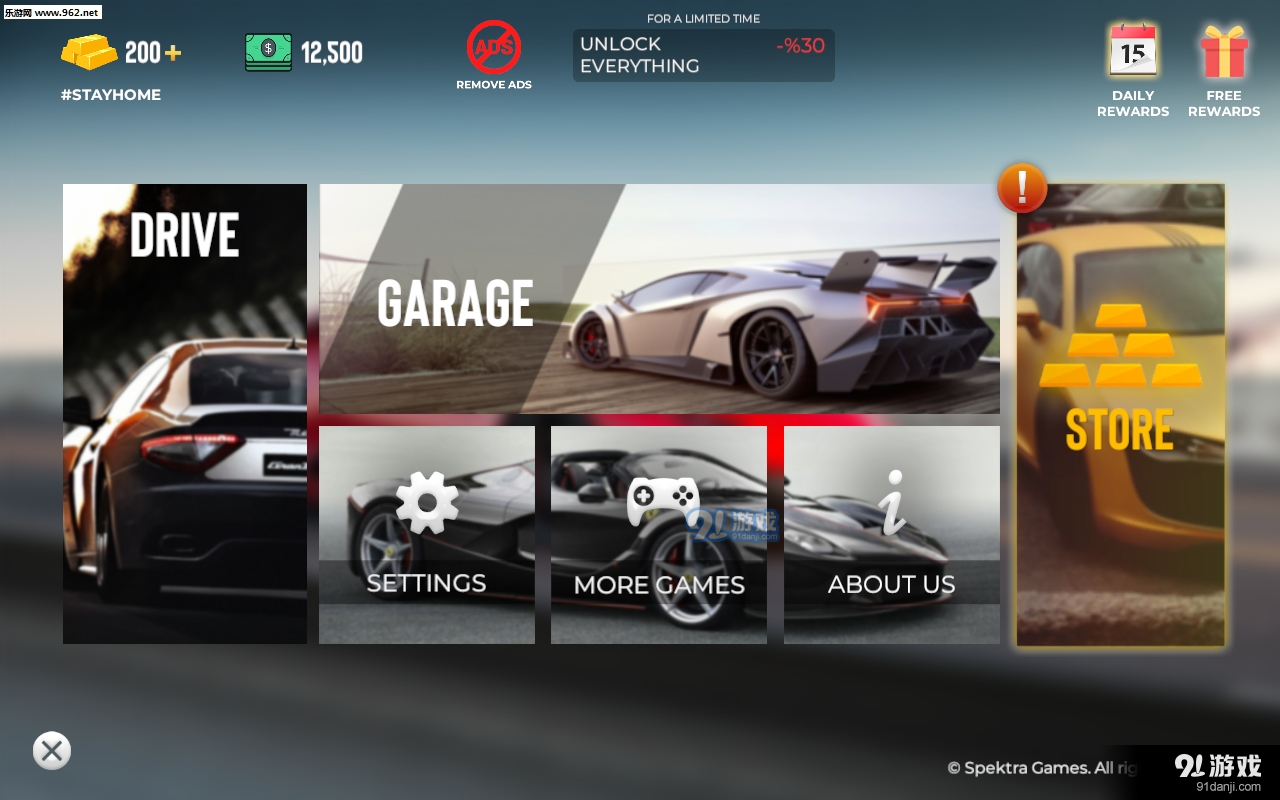Click the gold bars currency icon
The width and height of the screenshot is (1280, 800).
[x=88, y=48]
